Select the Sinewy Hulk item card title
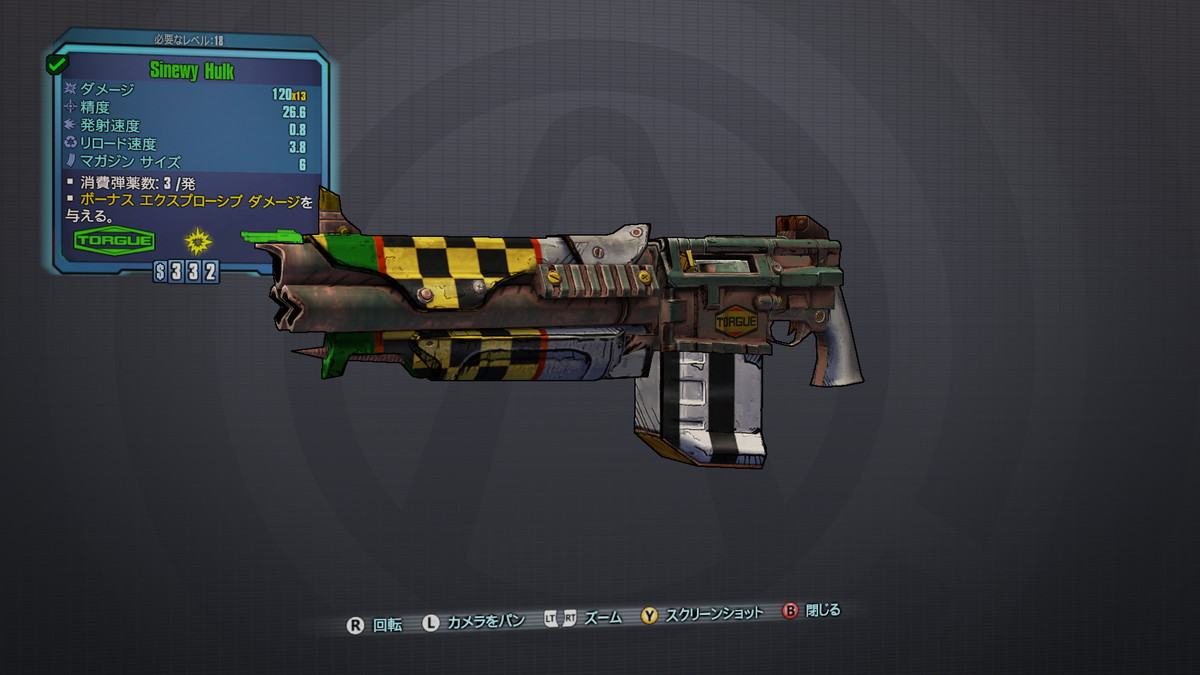The width and height of the screenshot is (1200, 675). coord(192,71)
